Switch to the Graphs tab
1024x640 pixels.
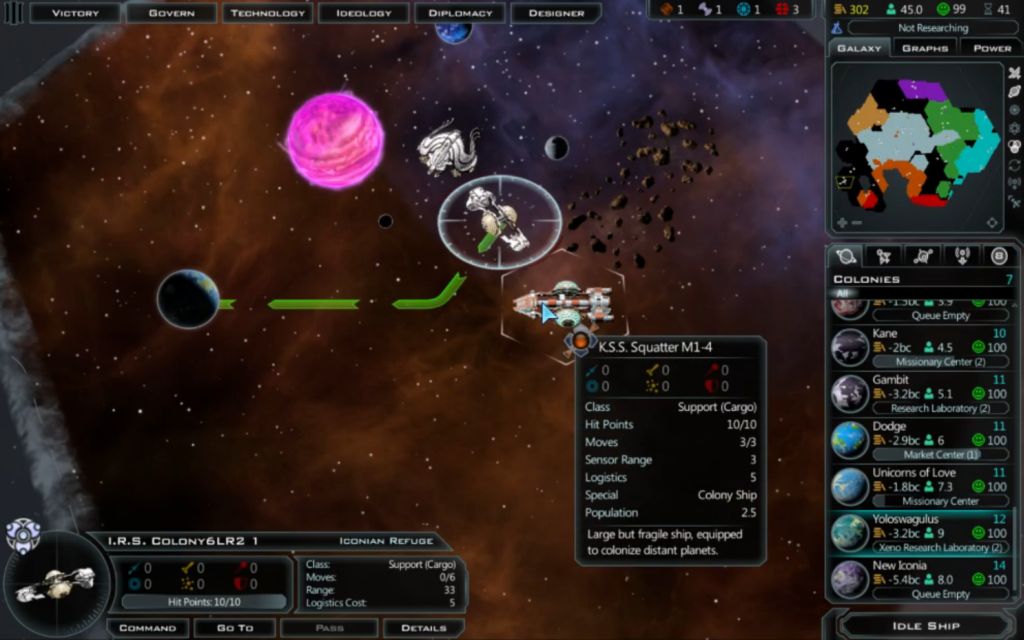point(924,48)
